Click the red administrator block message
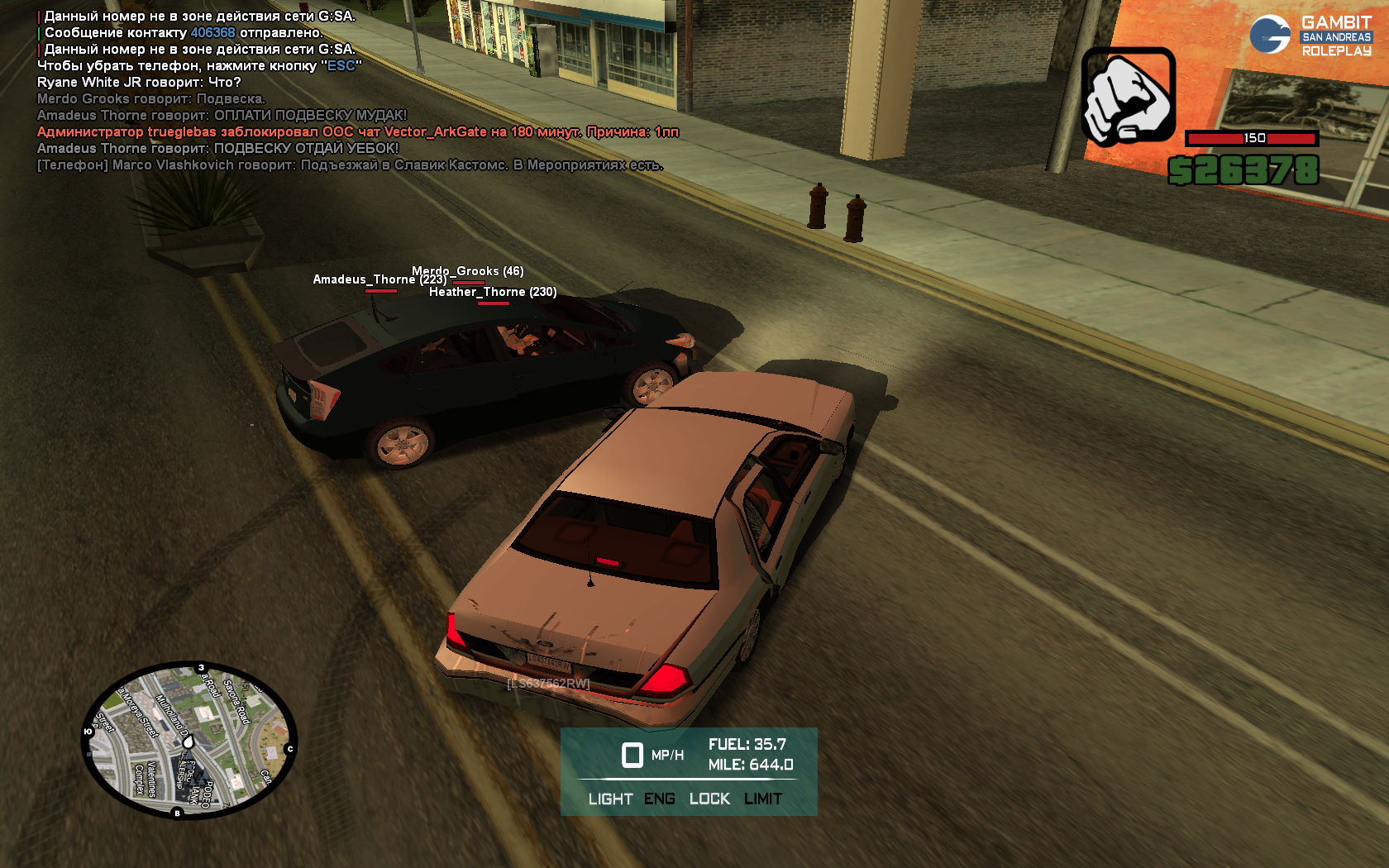 (x=357, y=132)
